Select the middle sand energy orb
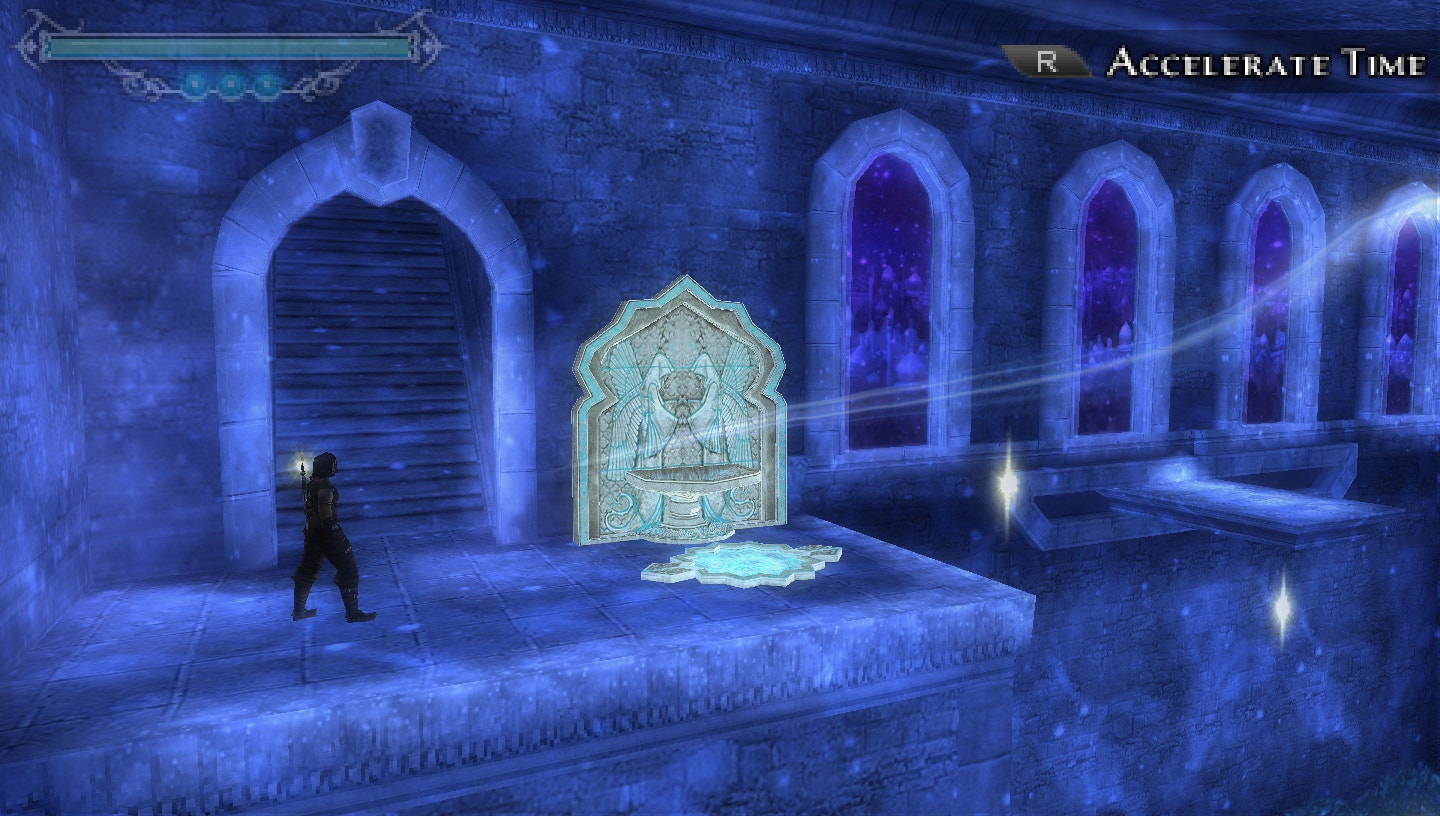Viewport: 1440px width, 816px height. pyautogui.click(x=232, y=84)
